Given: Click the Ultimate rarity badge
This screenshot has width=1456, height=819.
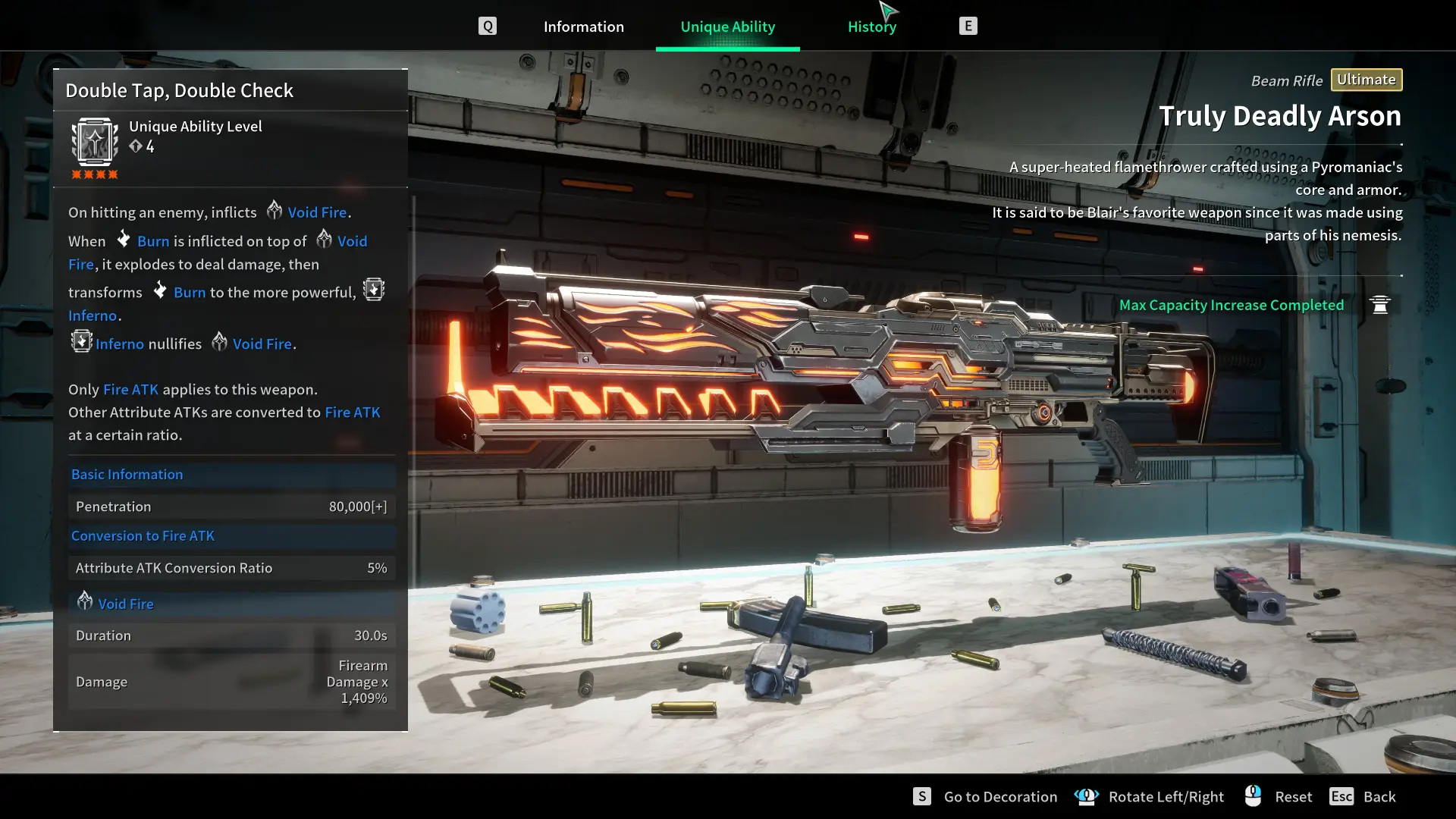Looking at the screenshot, I should (x=1366, y=80).
